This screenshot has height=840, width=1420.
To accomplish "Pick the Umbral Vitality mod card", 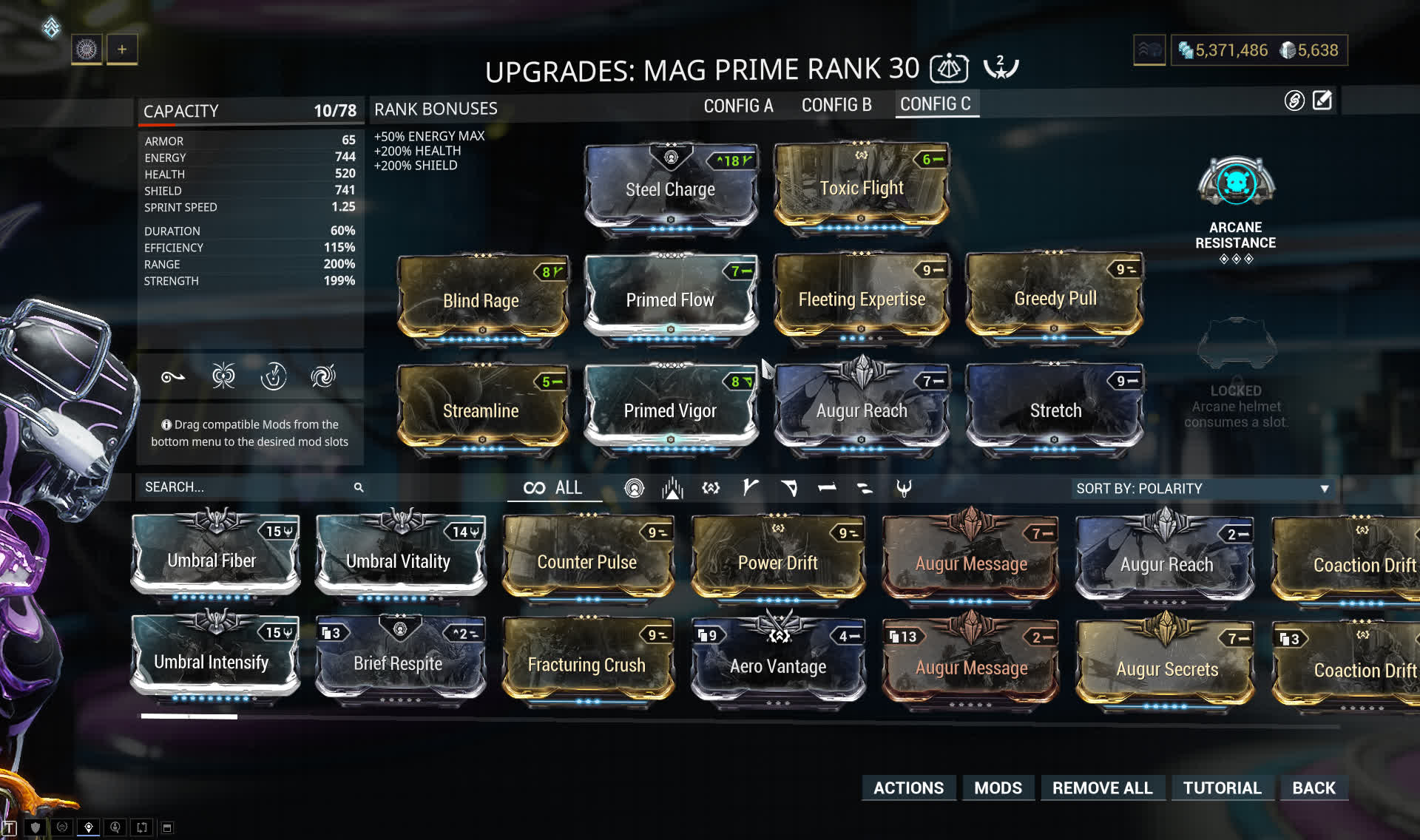I will (x=399, y=560).
